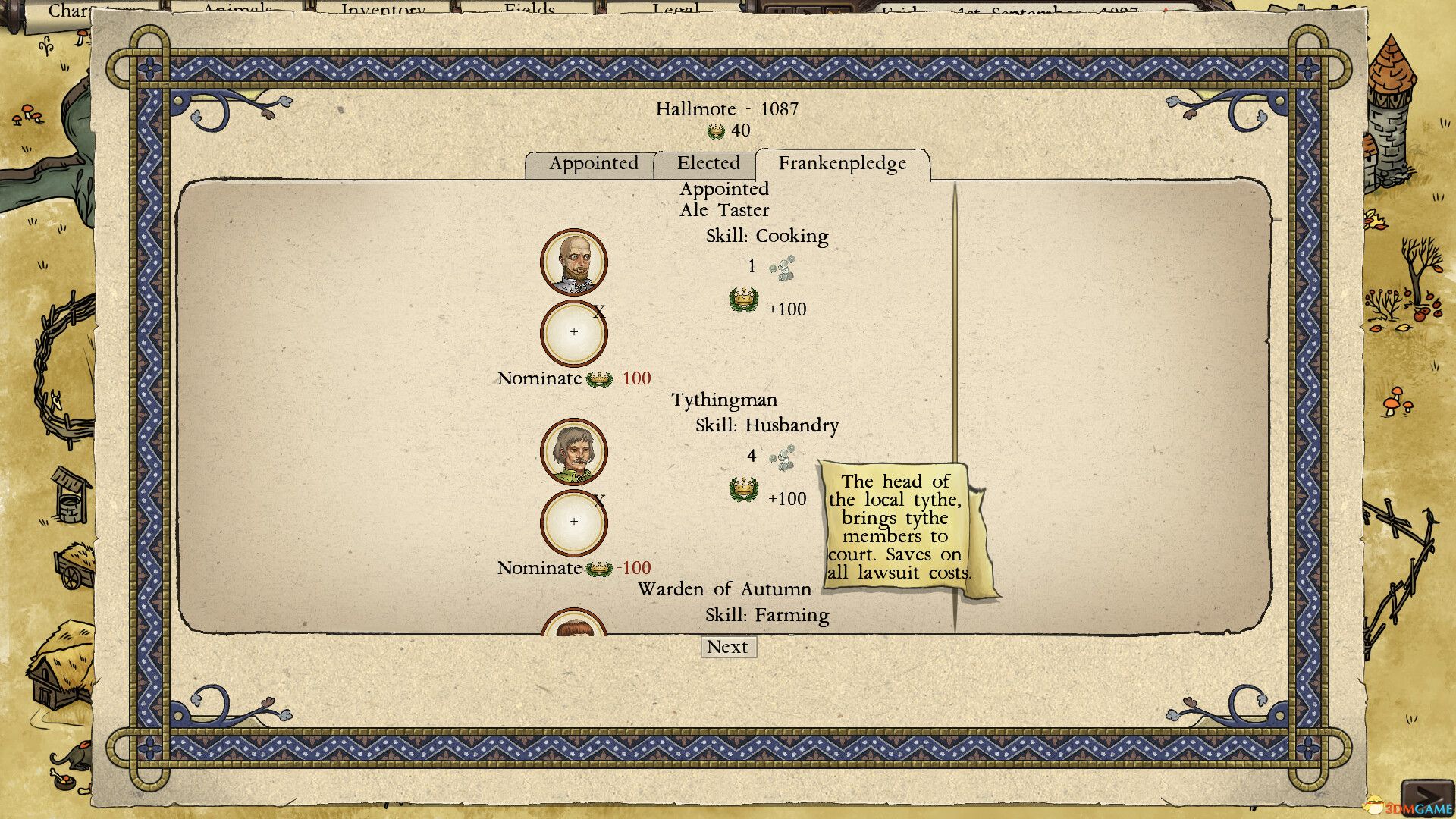
Task: Remove the Tythingman nominee with X
Action: (x=599, y=501)
